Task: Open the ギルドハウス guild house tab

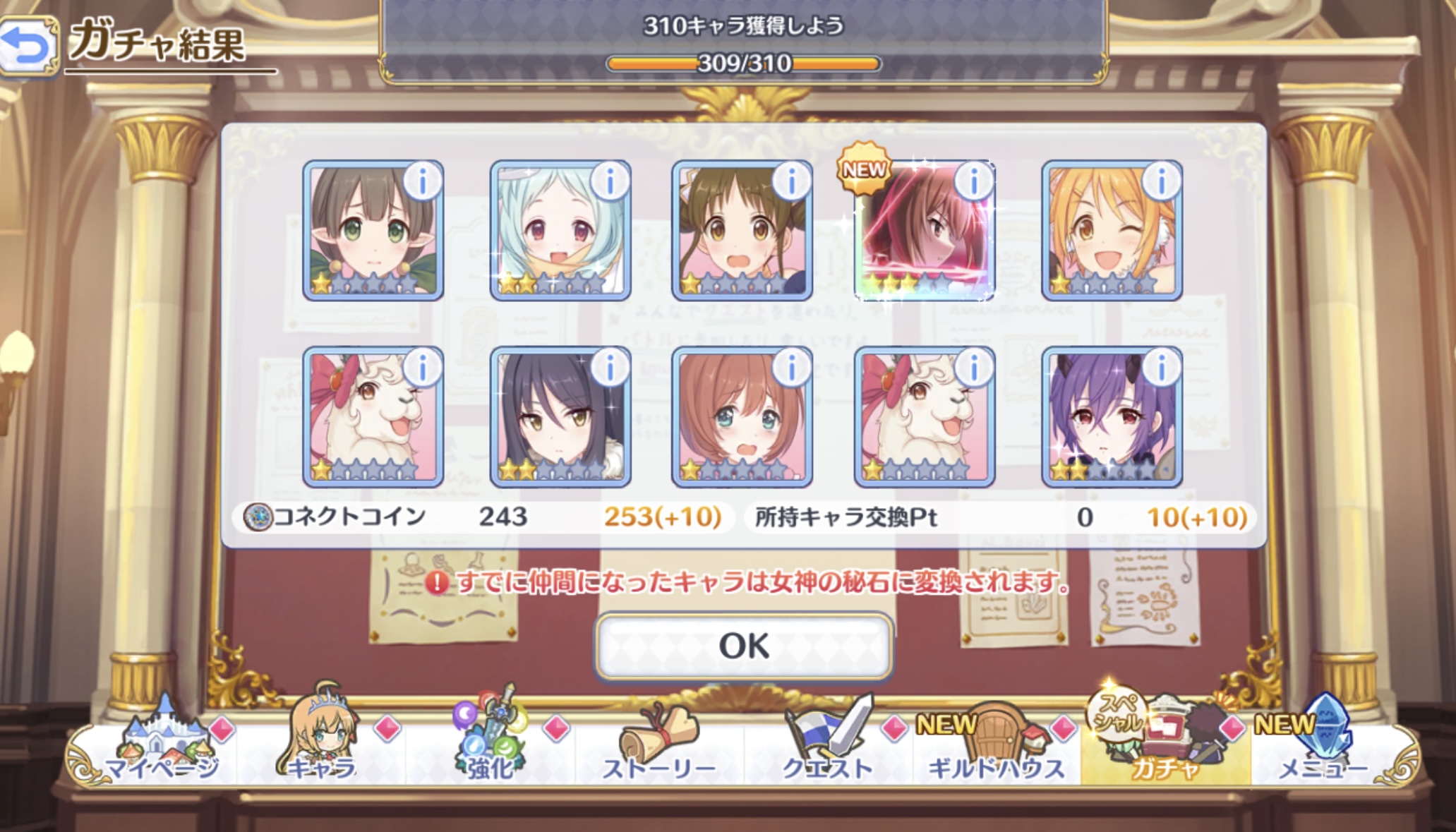Action: pos(996,749)
